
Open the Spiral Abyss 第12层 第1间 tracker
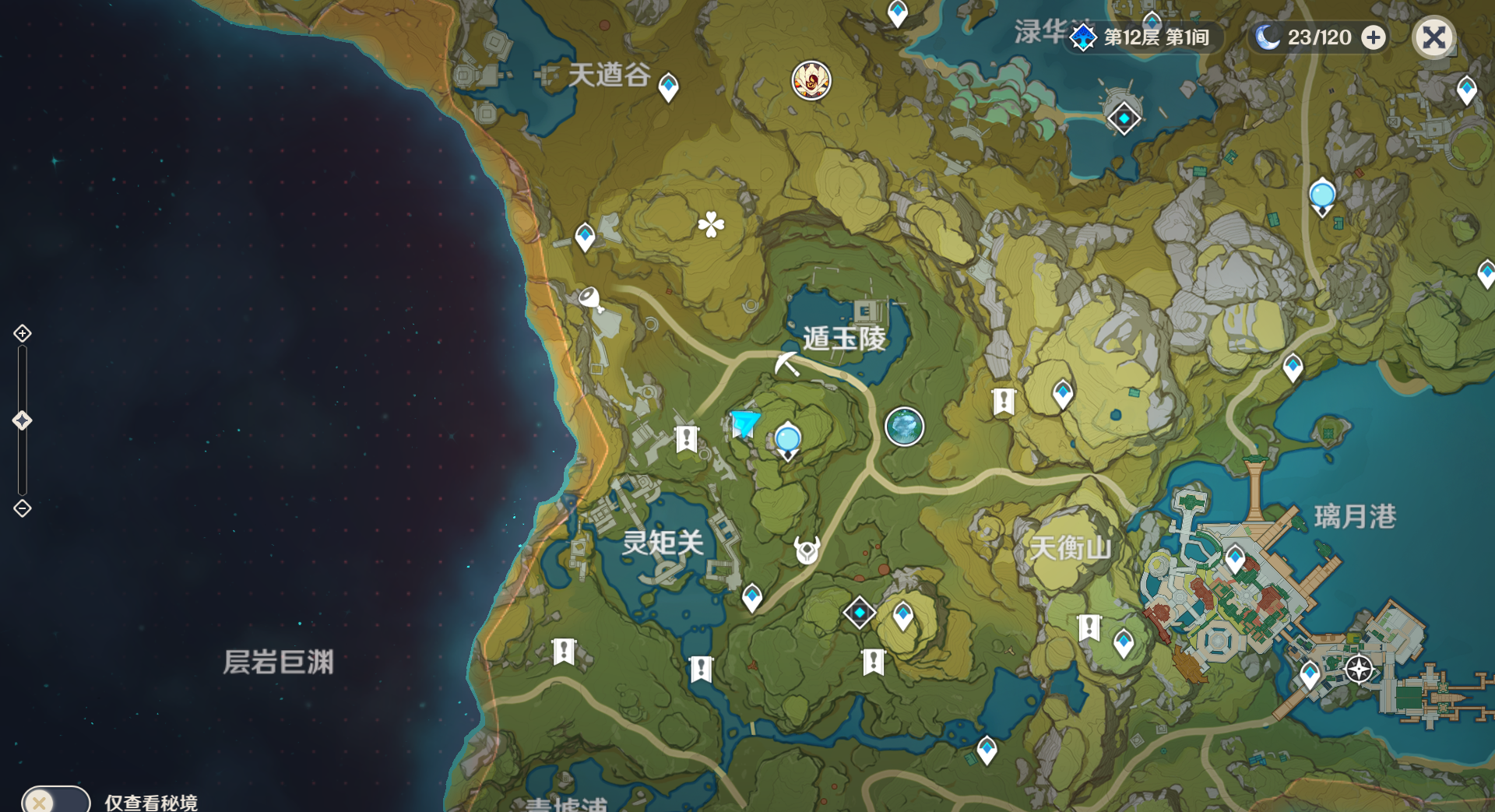[x=1142, y=37]
